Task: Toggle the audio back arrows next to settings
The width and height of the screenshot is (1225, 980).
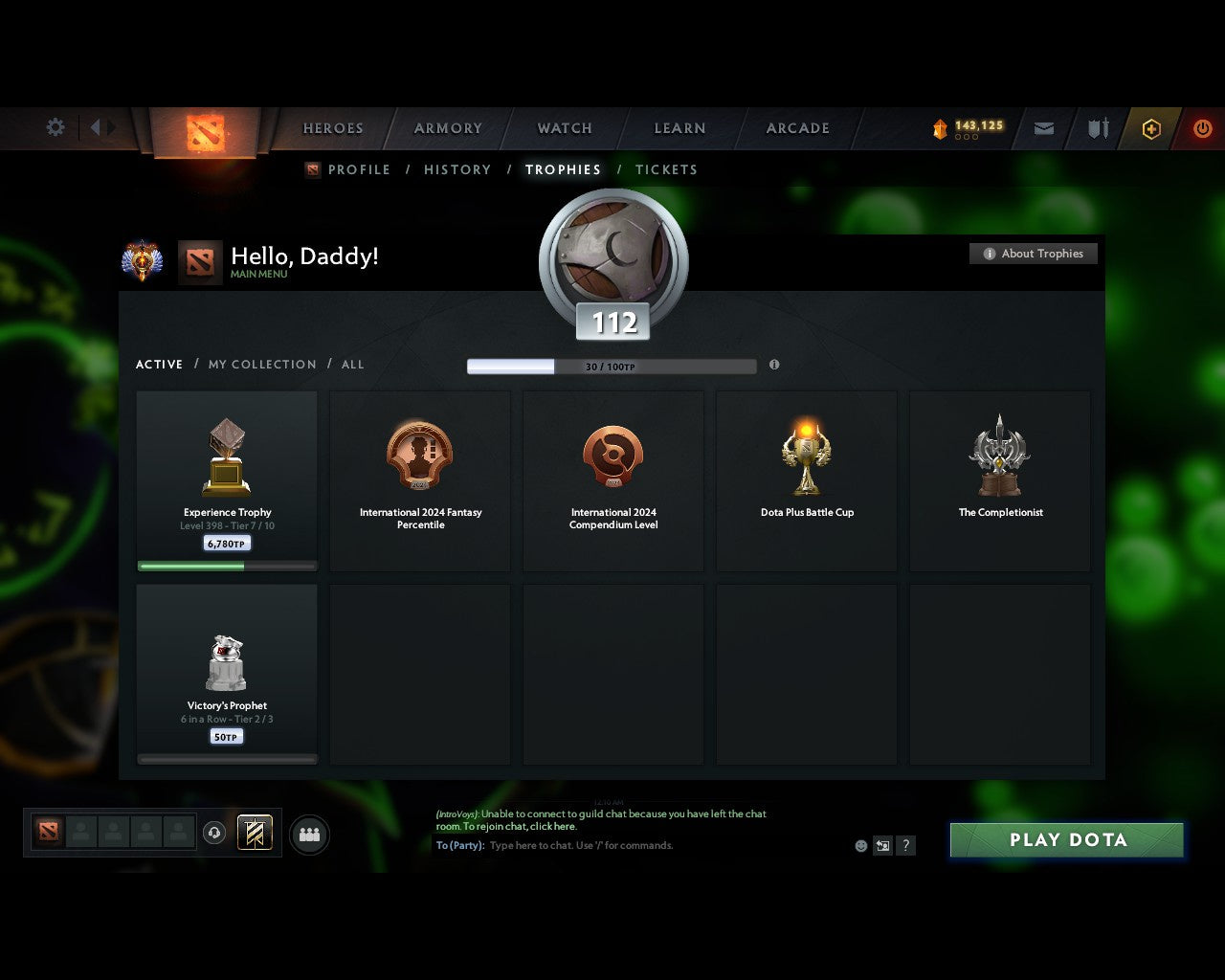Action: coord(99,127)
